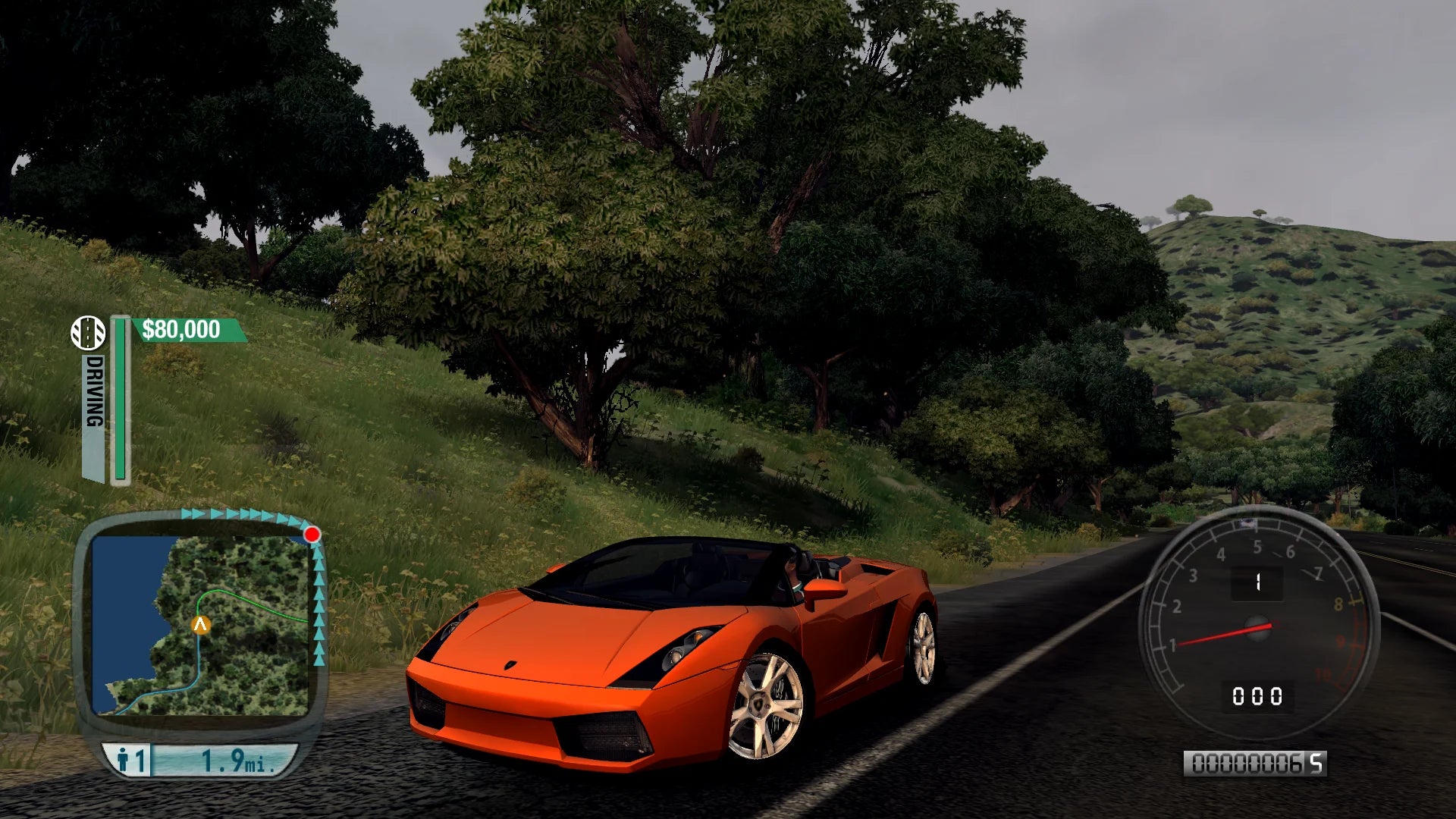Click the passenger icon below the minimap

tap(124, 759)
